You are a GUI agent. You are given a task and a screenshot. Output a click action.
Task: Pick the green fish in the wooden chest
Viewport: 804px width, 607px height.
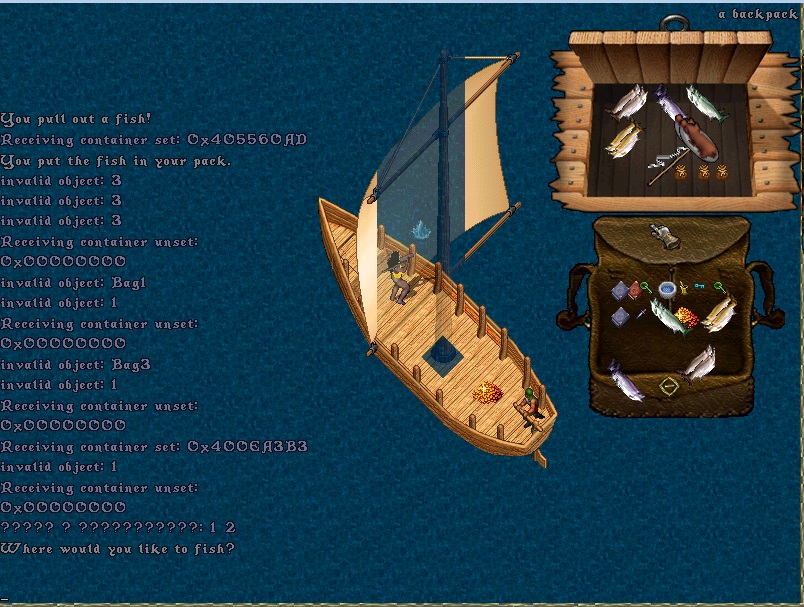click(x=705, y=103)
